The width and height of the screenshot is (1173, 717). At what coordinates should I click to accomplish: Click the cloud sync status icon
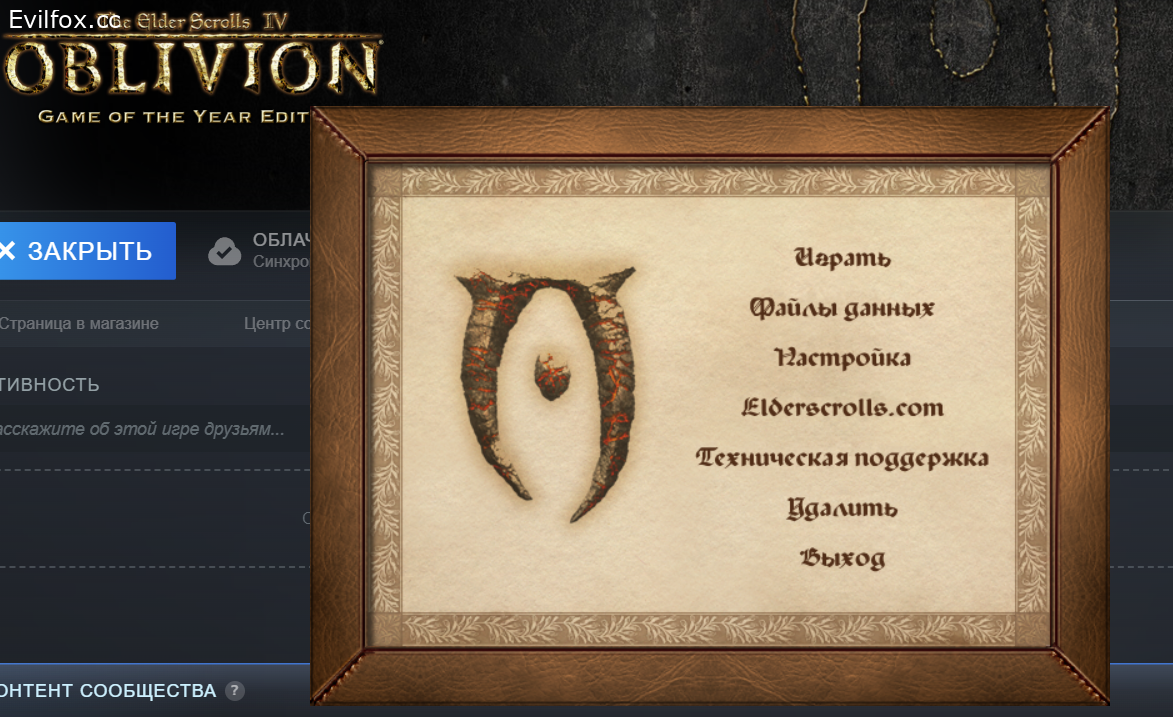point(225,251)
